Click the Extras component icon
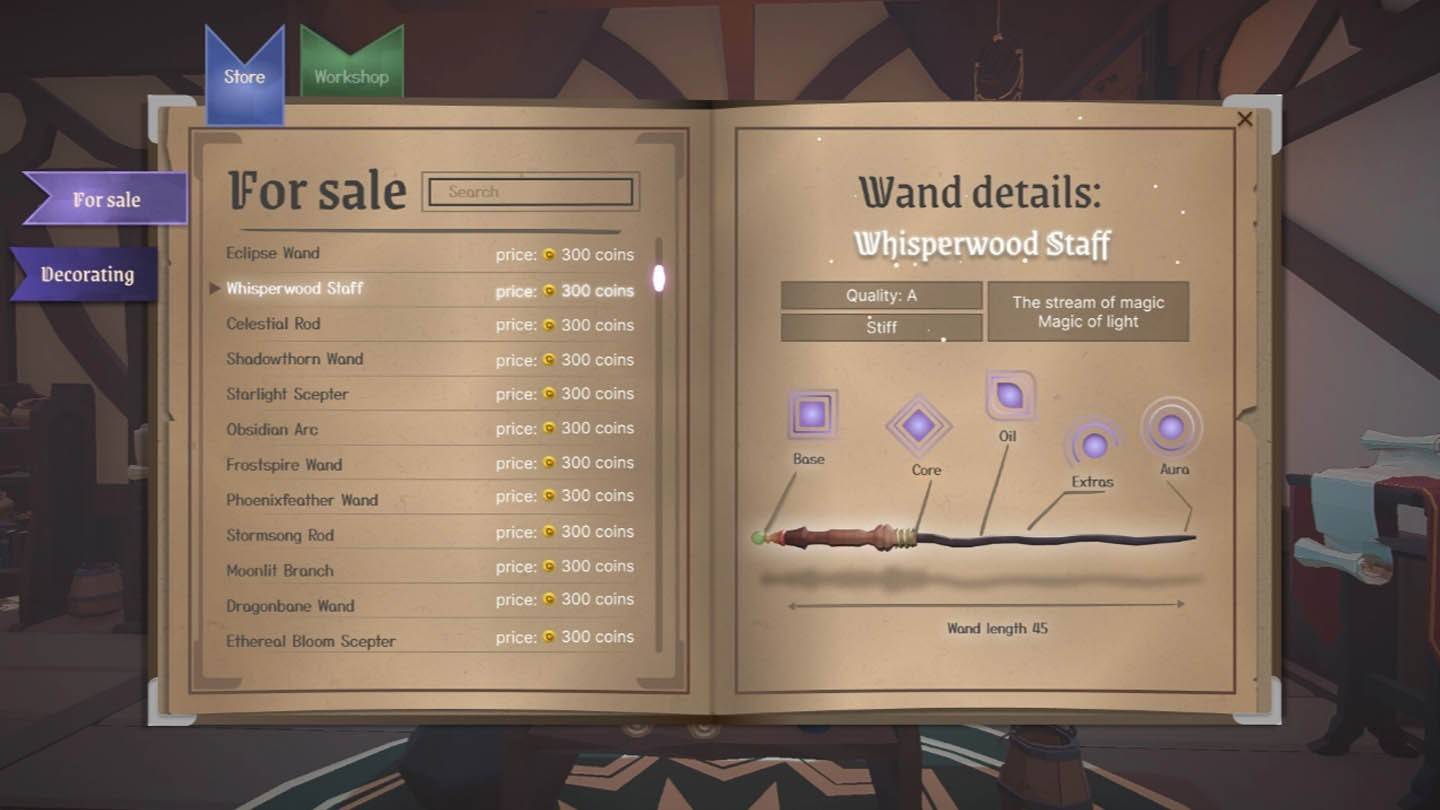 [1096, 447]
